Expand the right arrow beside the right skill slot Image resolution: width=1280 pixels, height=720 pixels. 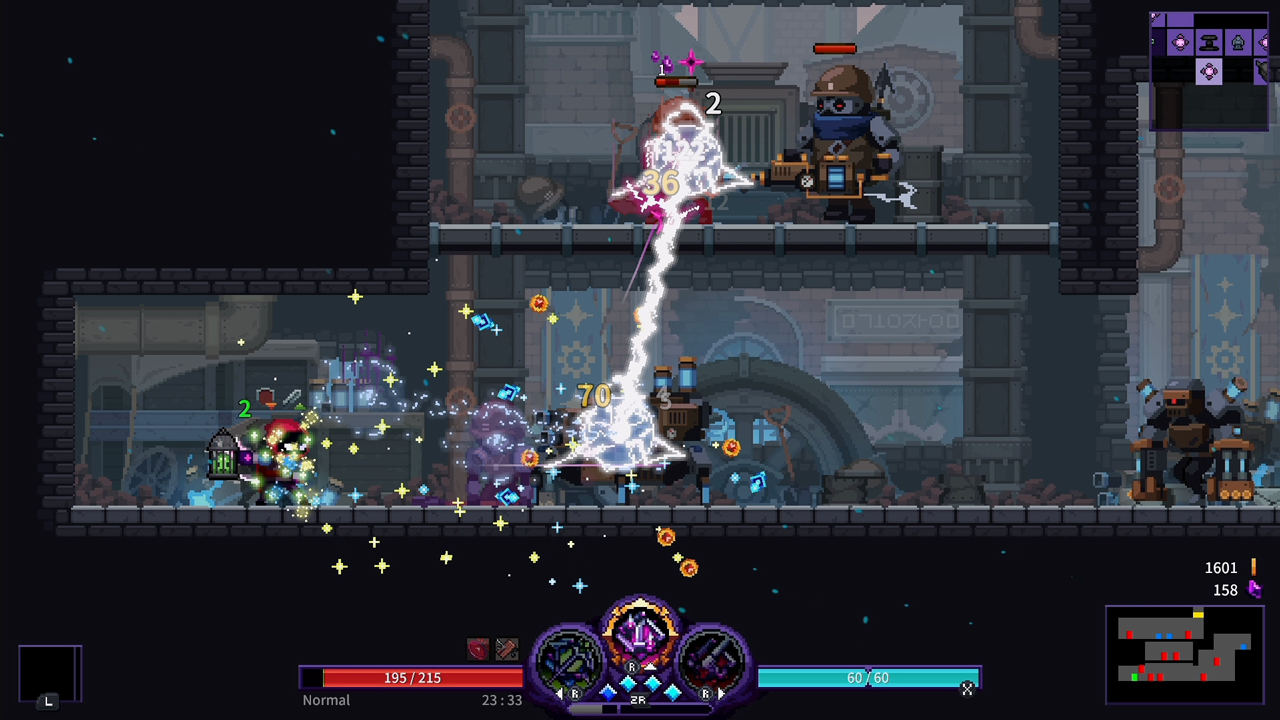[x=721, y=693]
